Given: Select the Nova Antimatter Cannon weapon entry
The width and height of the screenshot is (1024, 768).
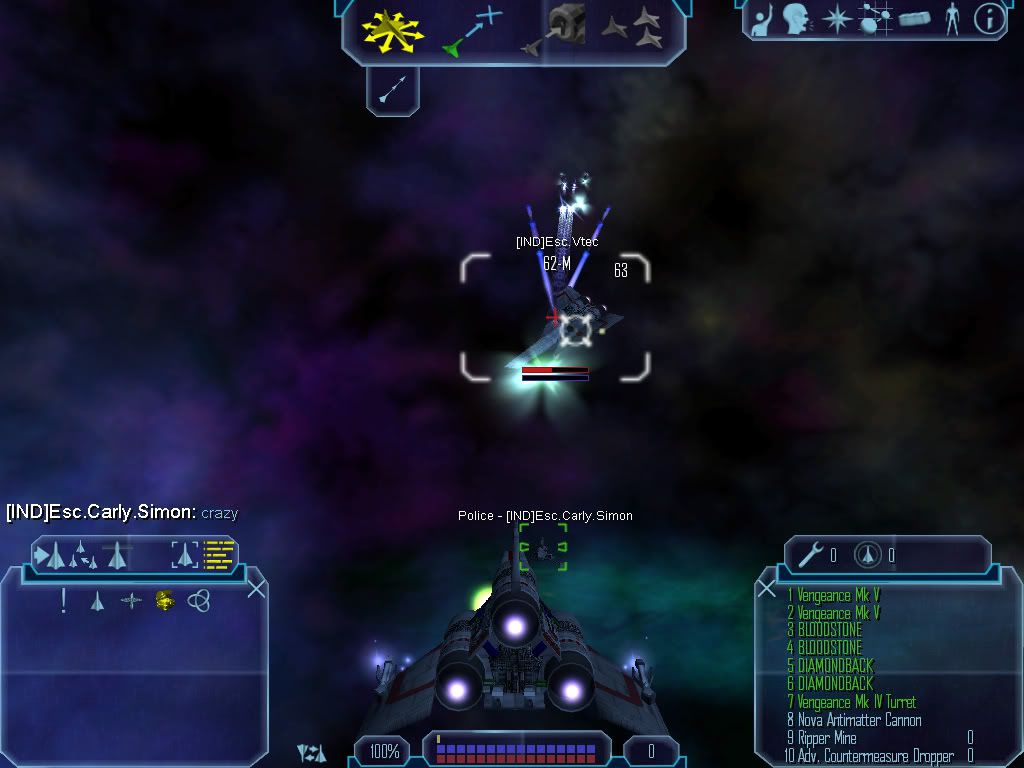Looking at the screenshot, I should [859, 720].
